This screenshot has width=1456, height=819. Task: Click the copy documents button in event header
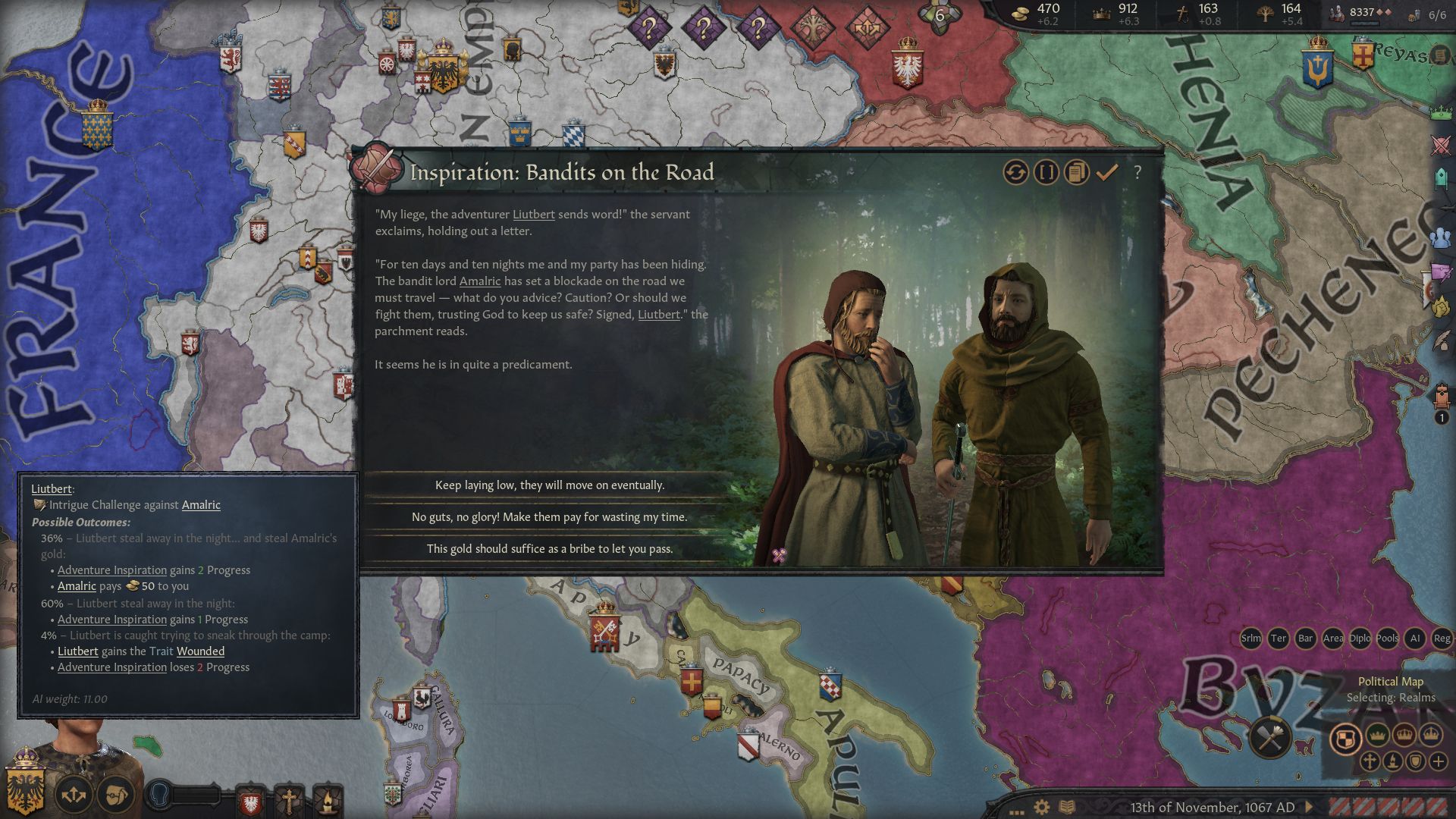point(1076,173)
